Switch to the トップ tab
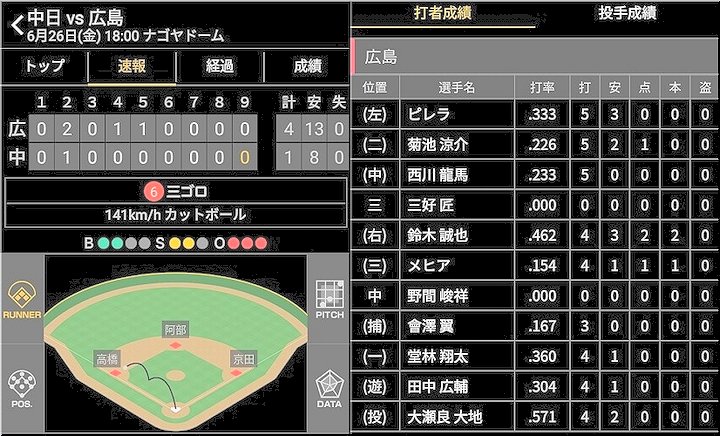This screenshot has width=720, height=436. [45, 66]
